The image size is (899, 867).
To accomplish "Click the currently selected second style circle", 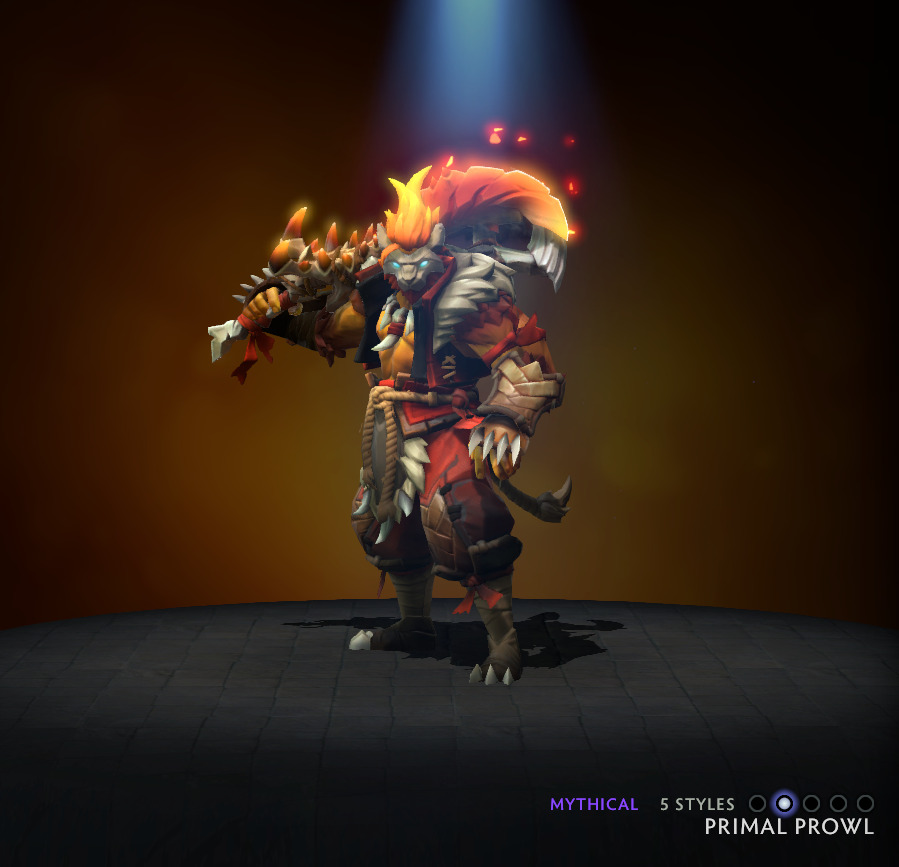I will (x=785, y=803).
